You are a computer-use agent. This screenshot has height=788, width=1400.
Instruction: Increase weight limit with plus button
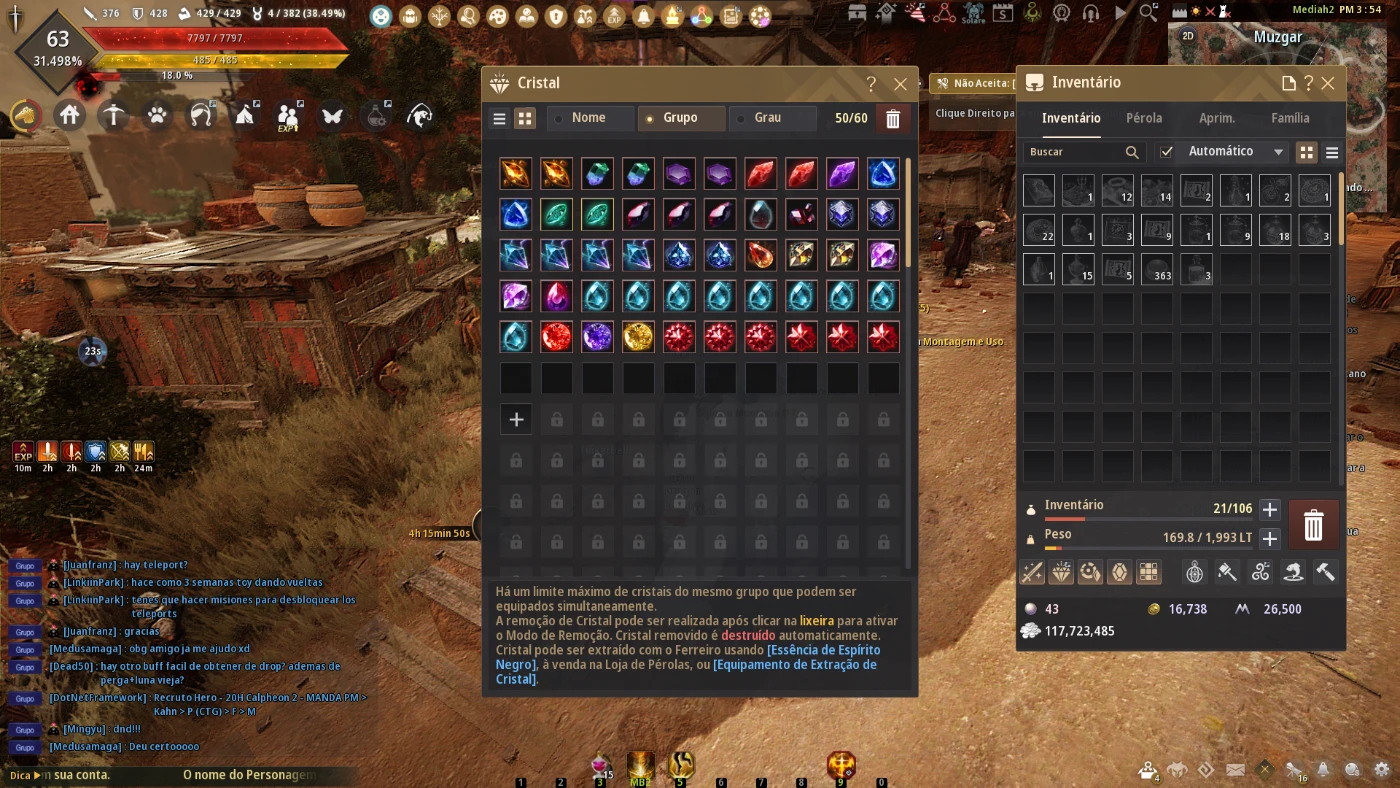1269,539
